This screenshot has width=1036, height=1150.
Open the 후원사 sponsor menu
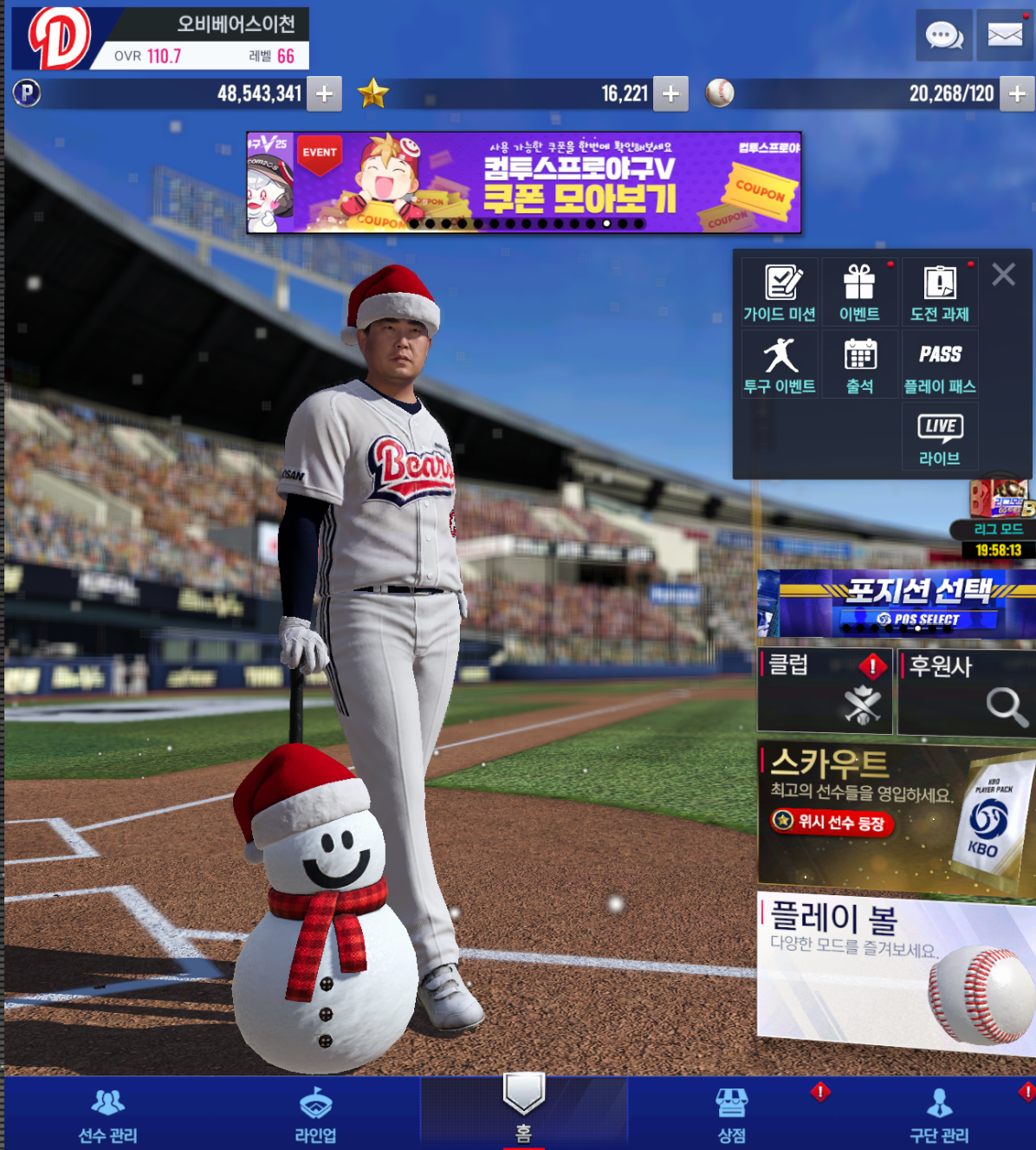point(966,692)
